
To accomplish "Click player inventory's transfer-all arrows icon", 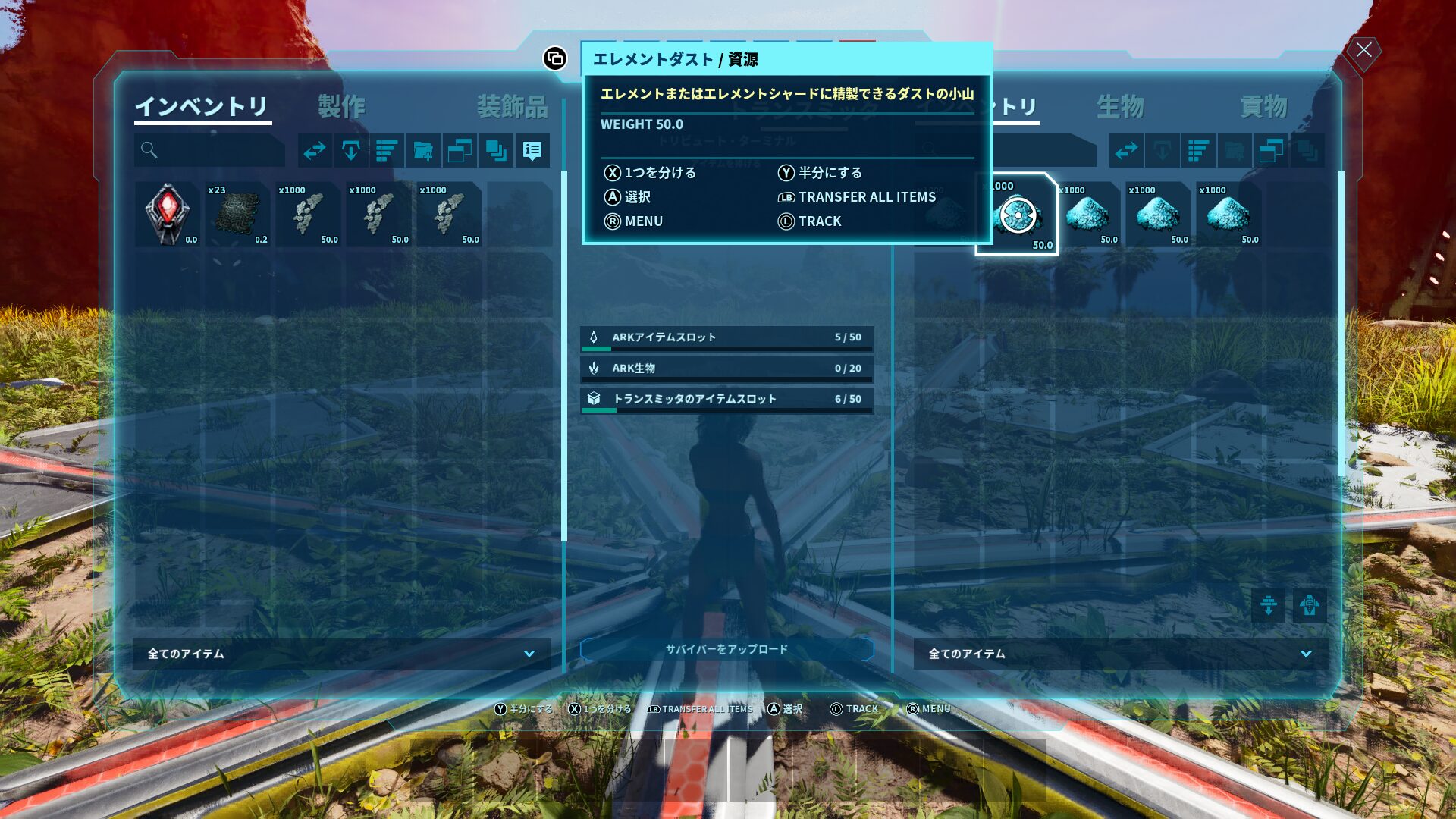I will (315, 151).
